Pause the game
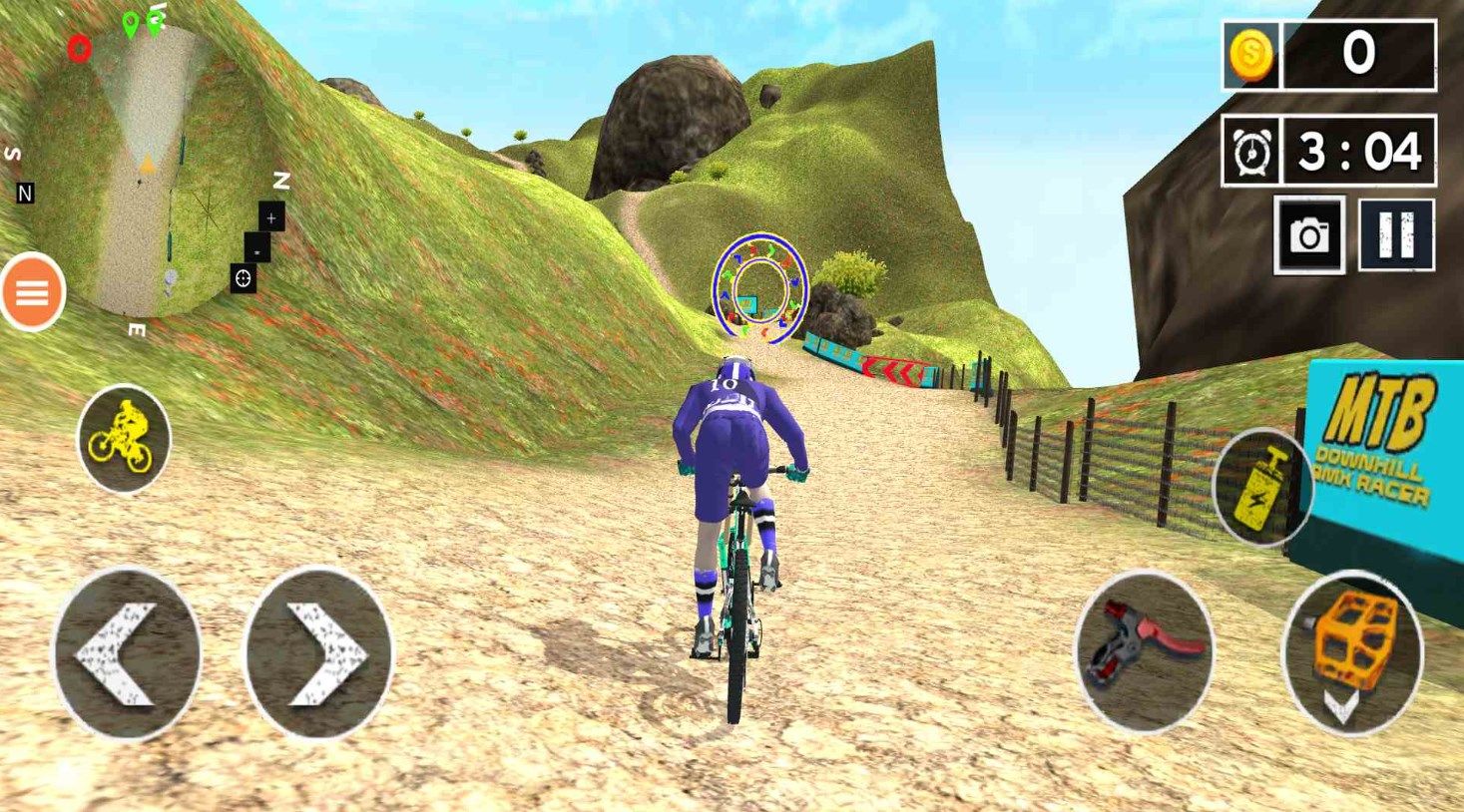Viewport: 1464px width, 812px height. tap(1396, 235)
